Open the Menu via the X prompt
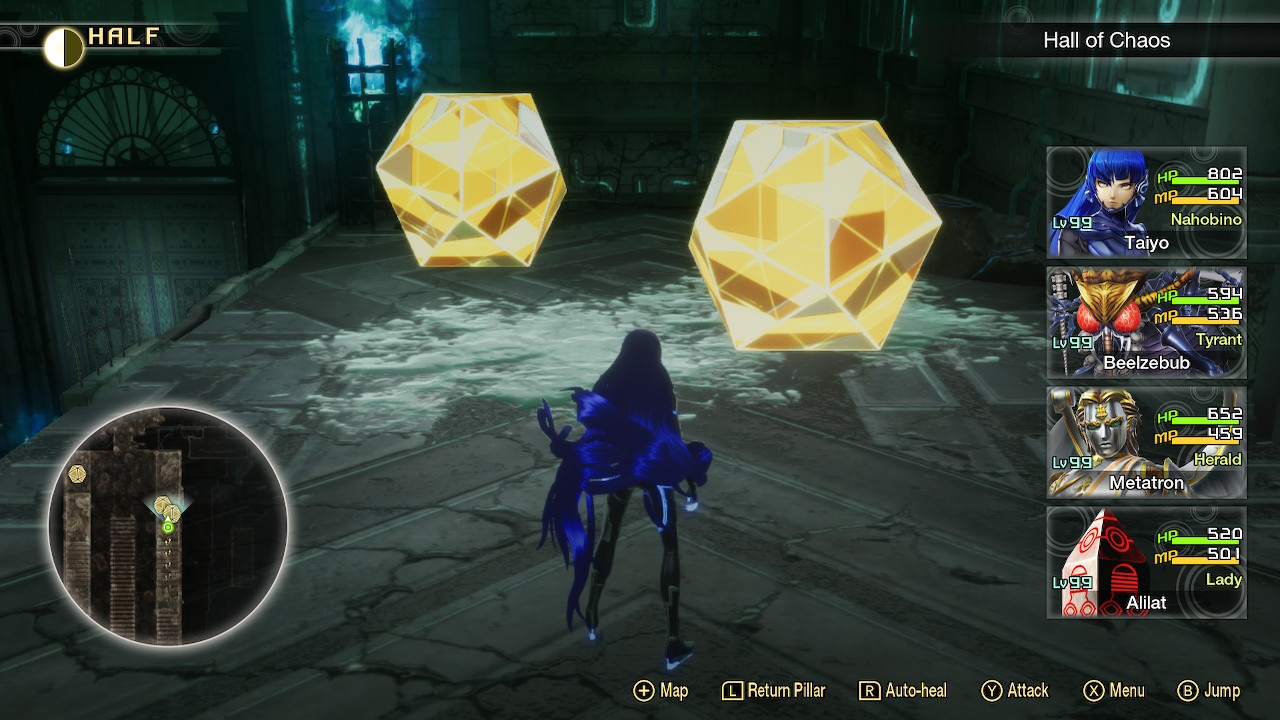 1115,690
